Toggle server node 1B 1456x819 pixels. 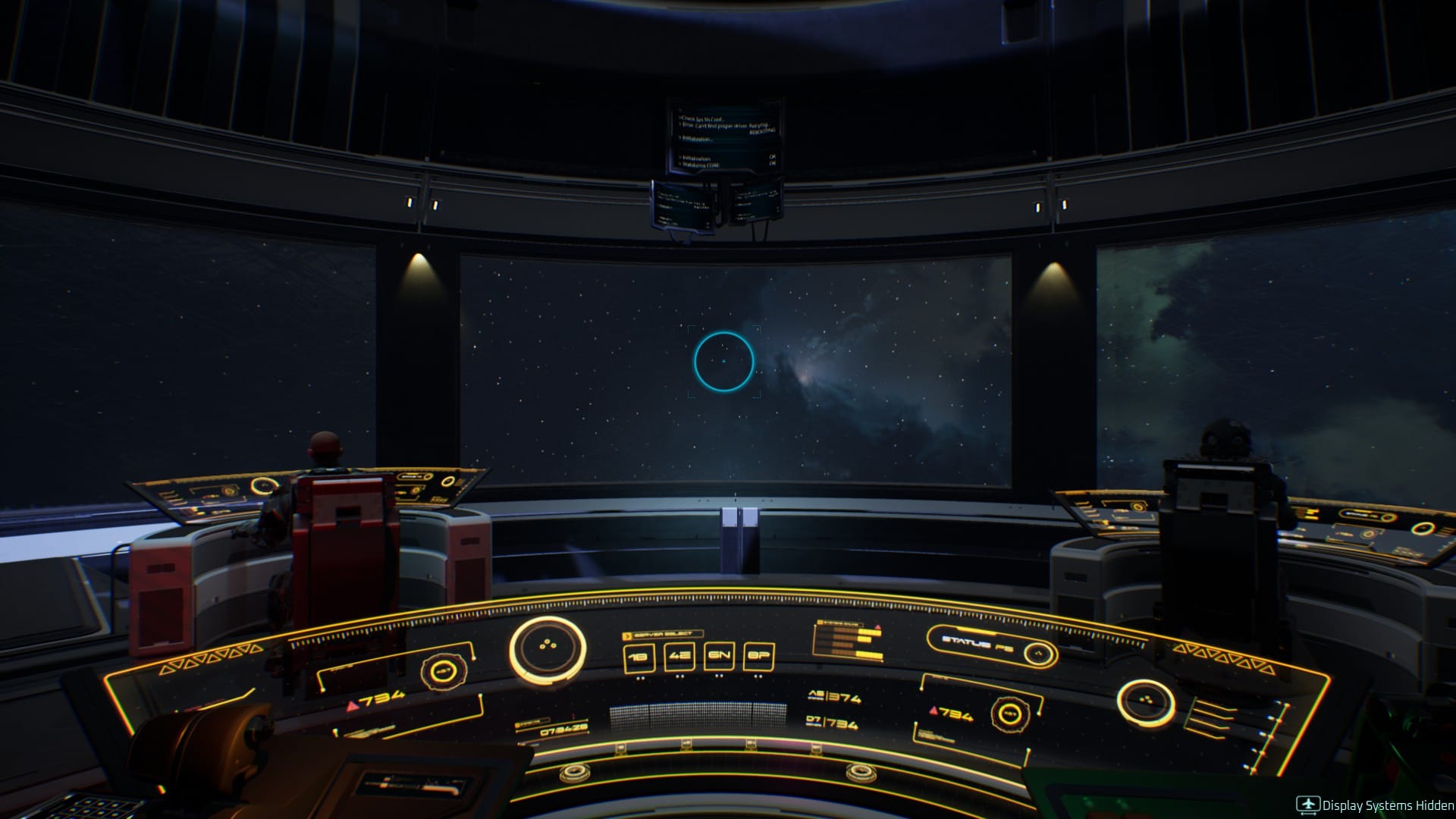(x=639, y=656)
